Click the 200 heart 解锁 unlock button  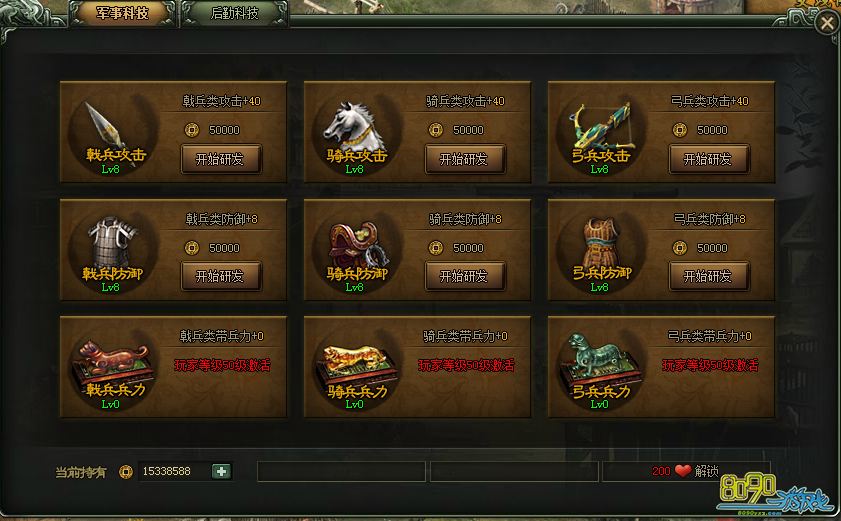click(x=686, y=471)
